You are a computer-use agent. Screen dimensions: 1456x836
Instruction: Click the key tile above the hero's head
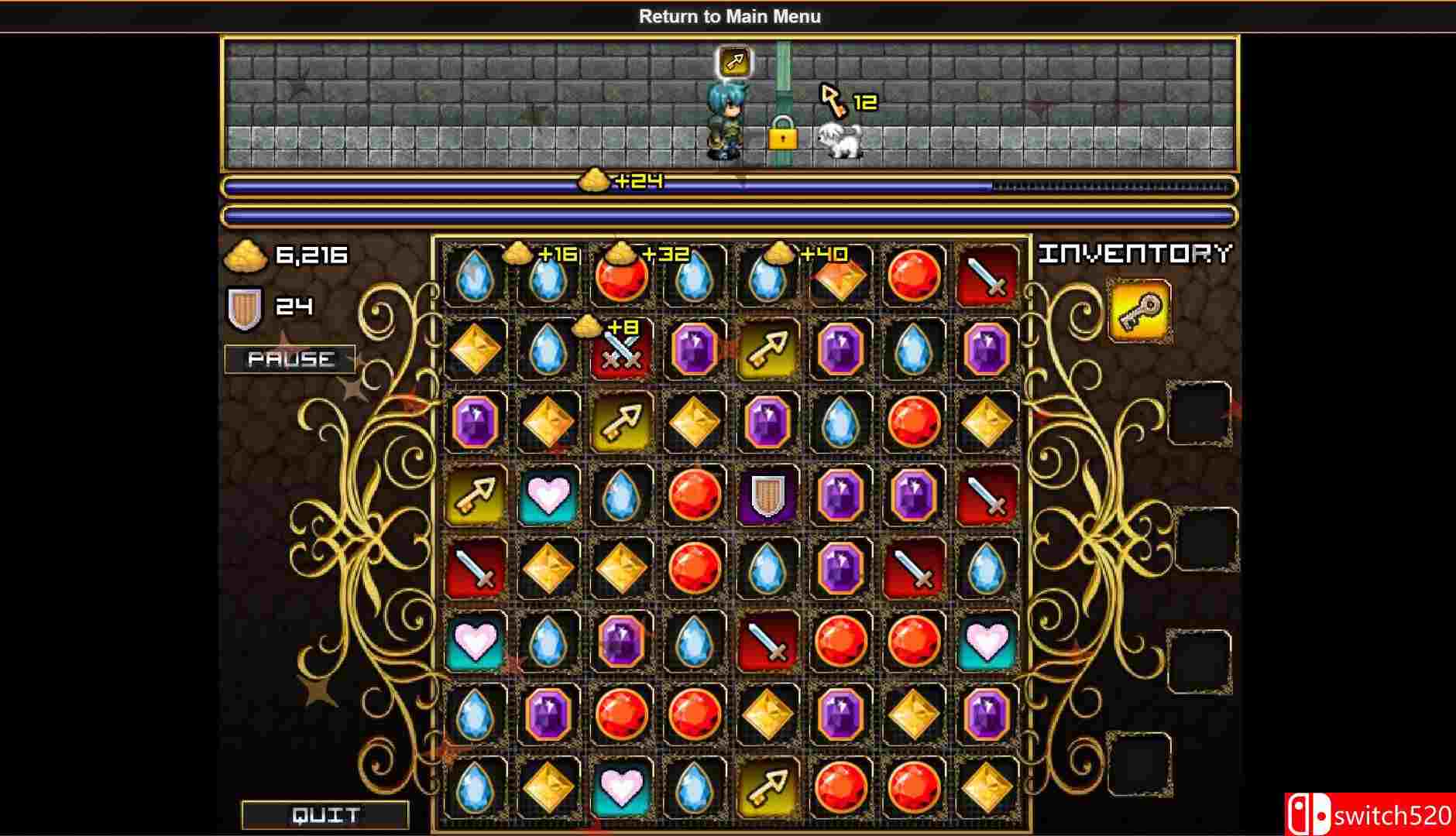point(734,61)
